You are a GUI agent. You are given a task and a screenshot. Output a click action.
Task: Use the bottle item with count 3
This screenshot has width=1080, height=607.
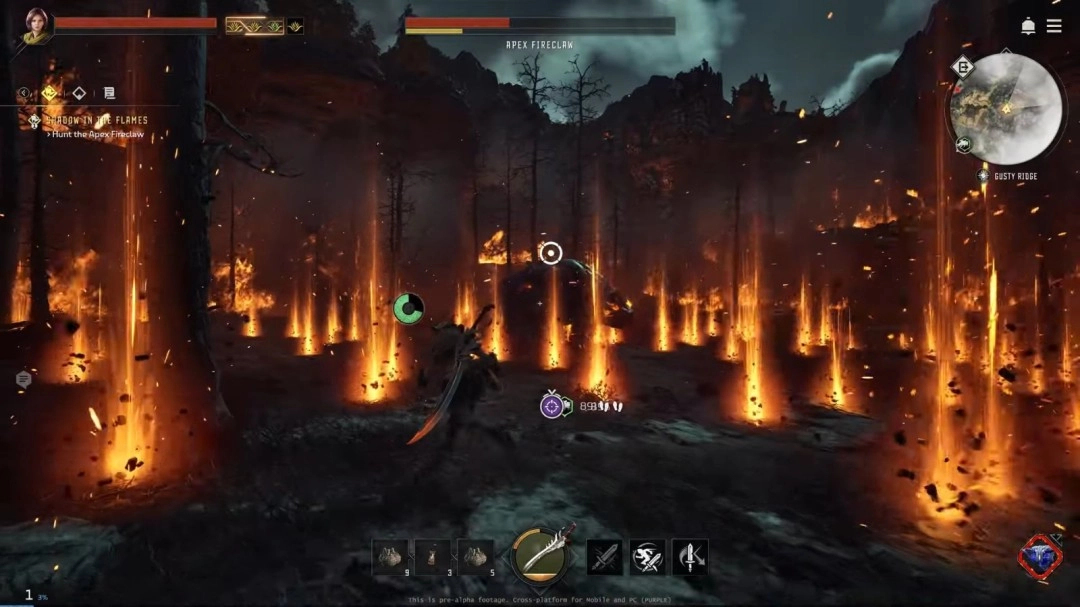click(432, 557)
